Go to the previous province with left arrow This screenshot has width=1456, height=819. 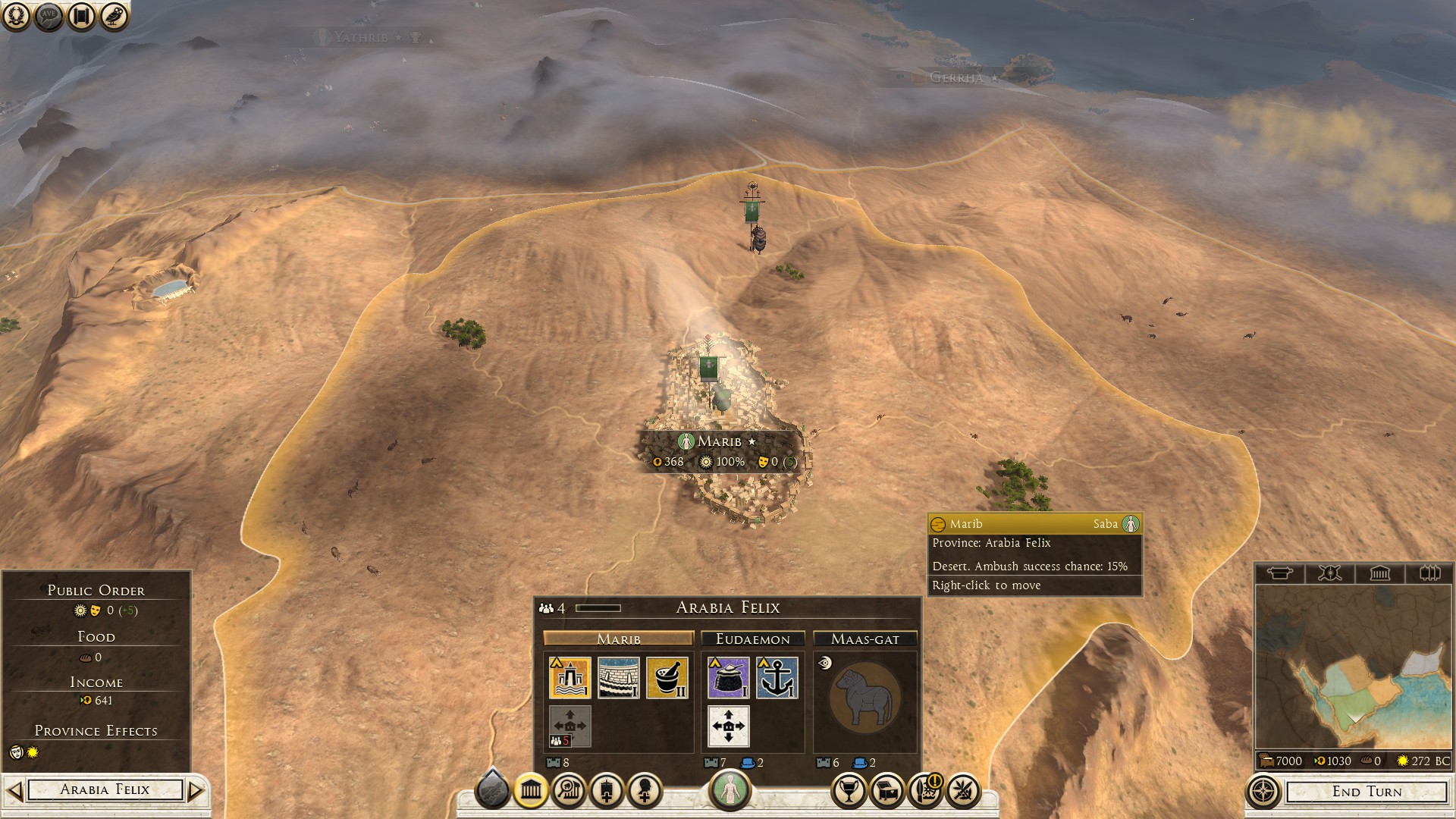point(14,791)
